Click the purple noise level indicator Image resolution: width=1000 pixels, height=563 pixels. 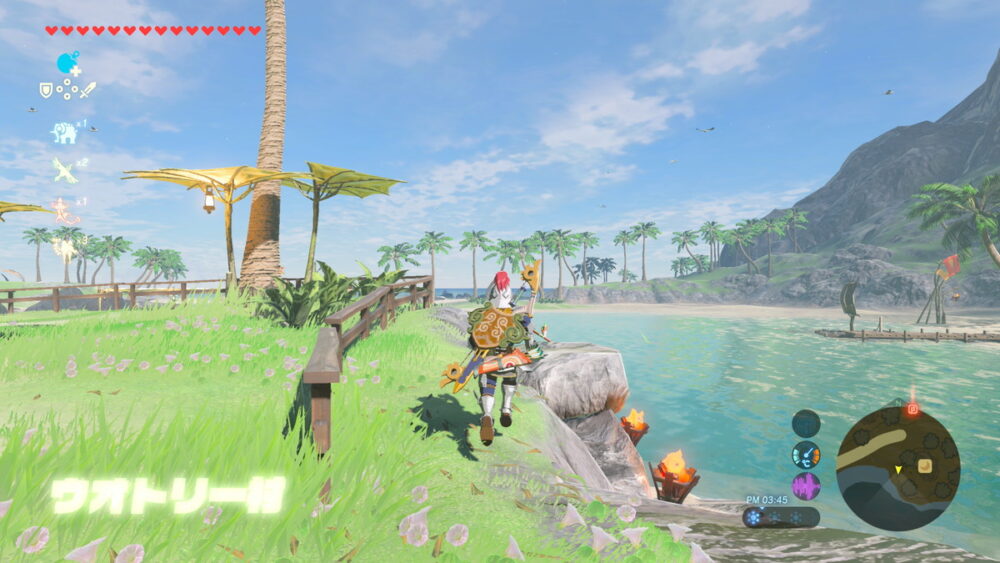pyautogui.click(x=806, y=487)
